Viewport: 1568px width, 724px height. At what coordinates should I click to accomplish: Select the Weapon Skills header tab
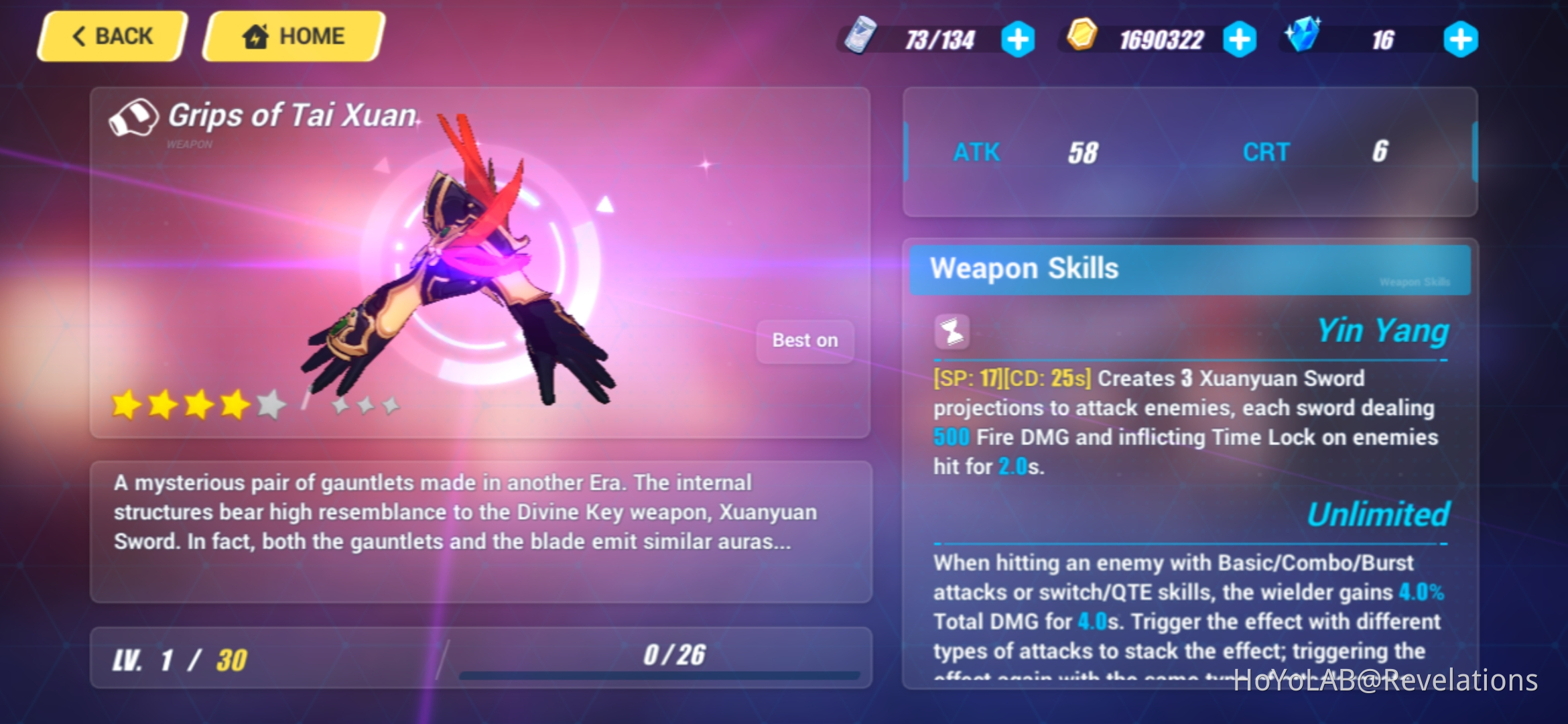click(x=1025, y=269)
